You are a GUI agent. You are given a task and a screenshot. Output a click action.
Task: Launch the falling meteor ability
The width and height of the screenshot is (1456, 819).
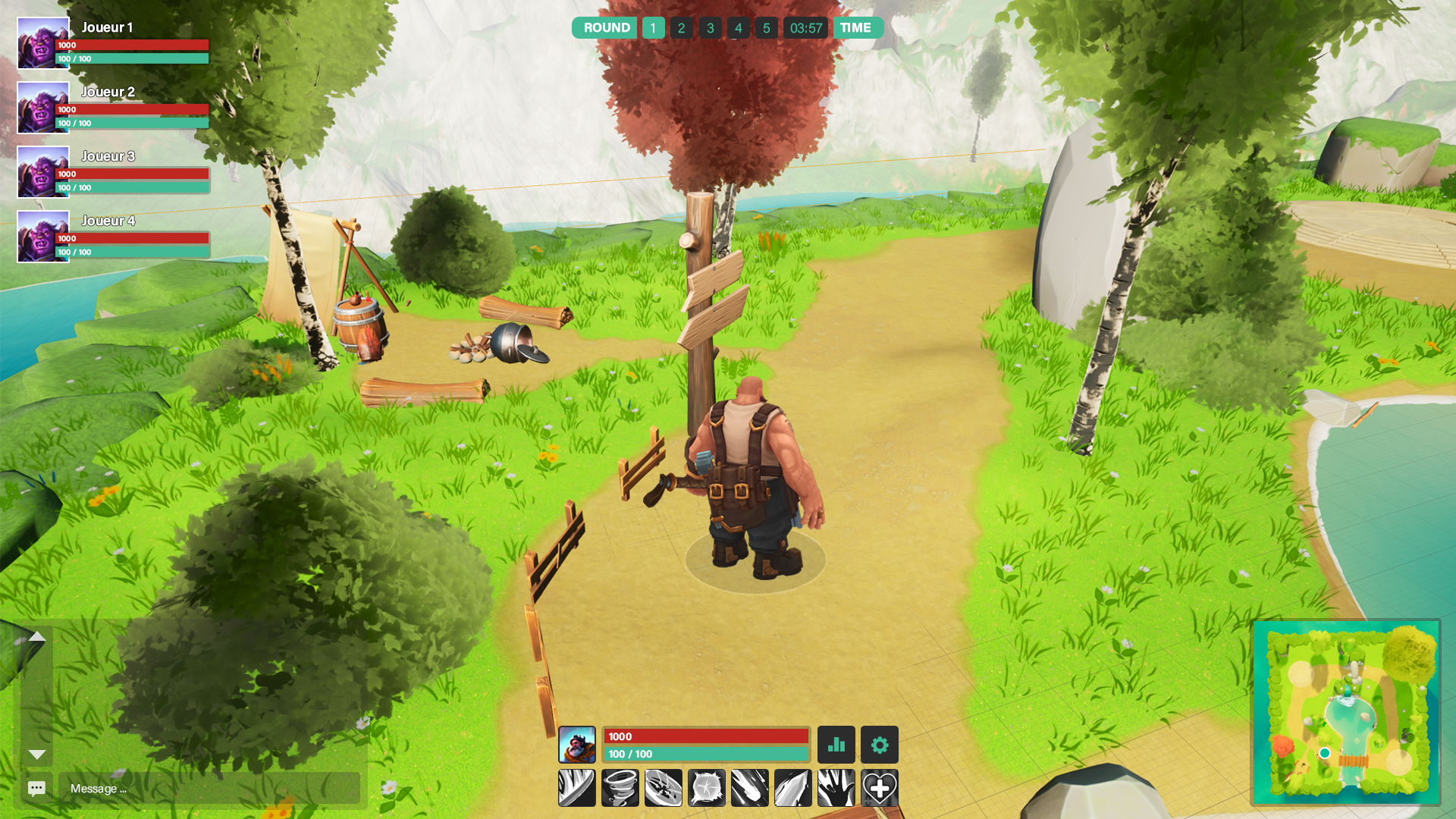pos(750,788)
